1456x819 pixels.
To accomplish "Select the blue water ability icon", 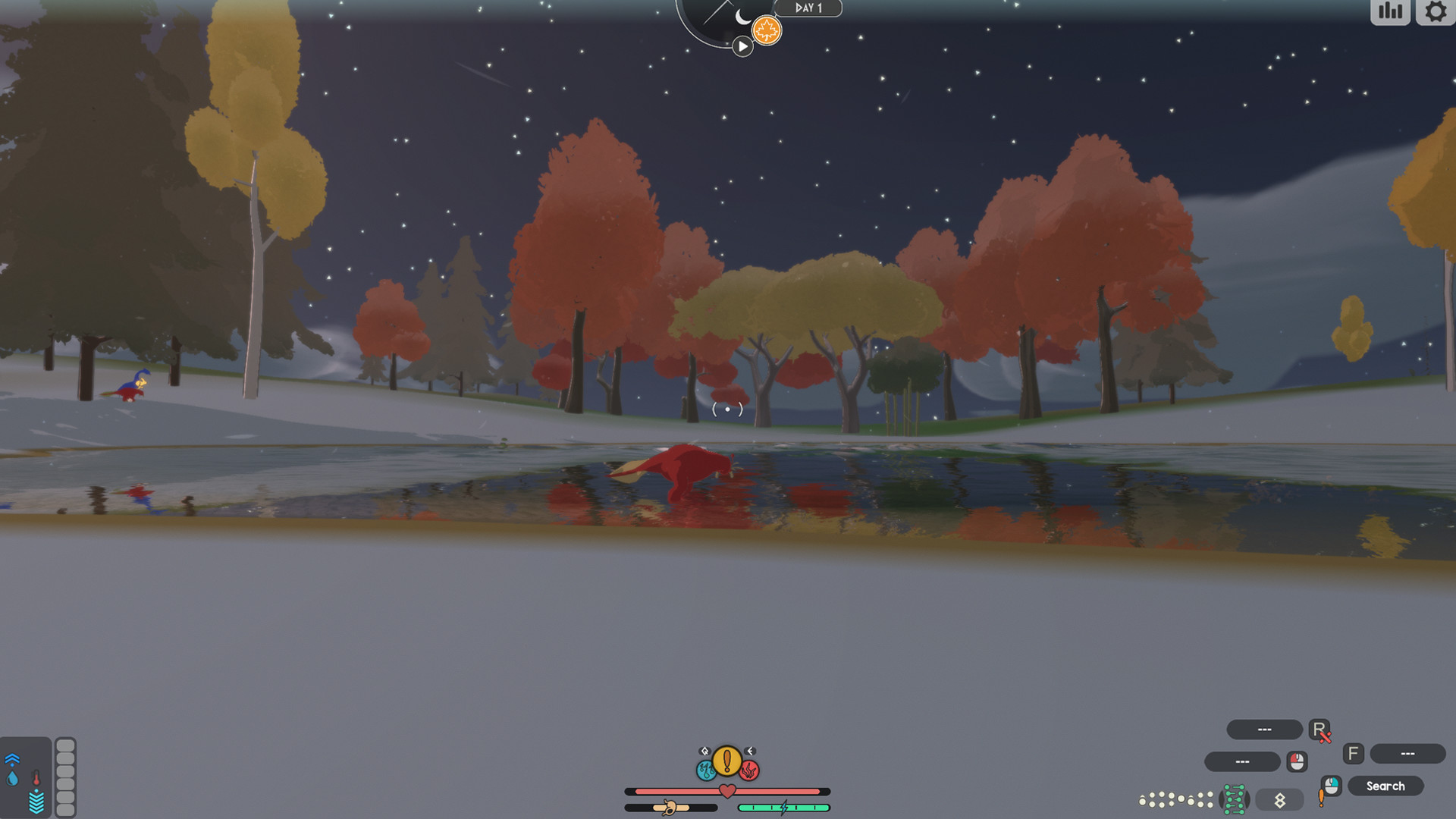I will coord(706,770).
